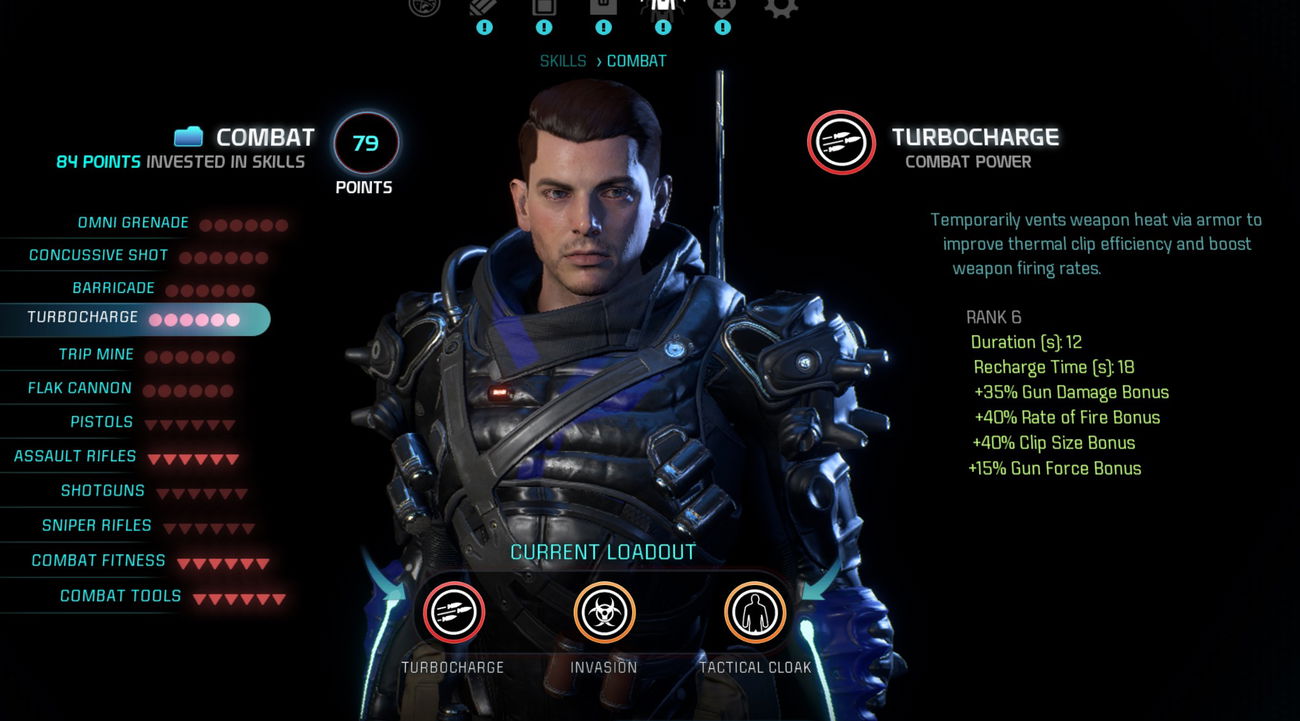The image size is (1300, 721).
Task: Open the profile icon with plus symbol
Action: (x=722, y=8)
